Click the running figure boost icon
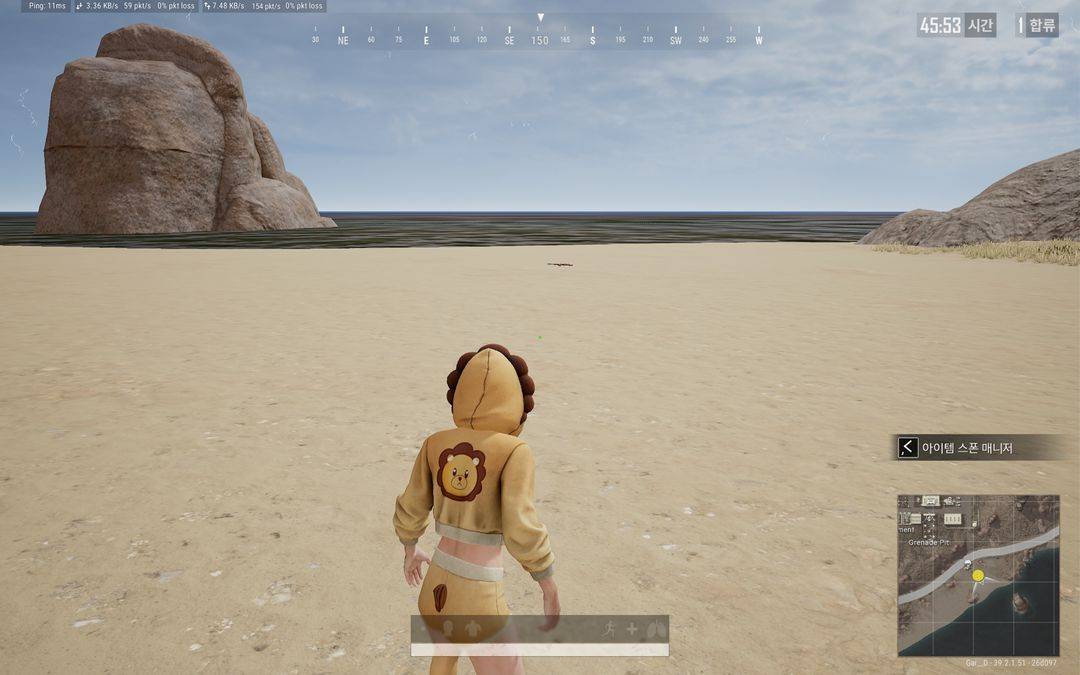Screen dimensions: 1080x675 (x=609, y=628)
